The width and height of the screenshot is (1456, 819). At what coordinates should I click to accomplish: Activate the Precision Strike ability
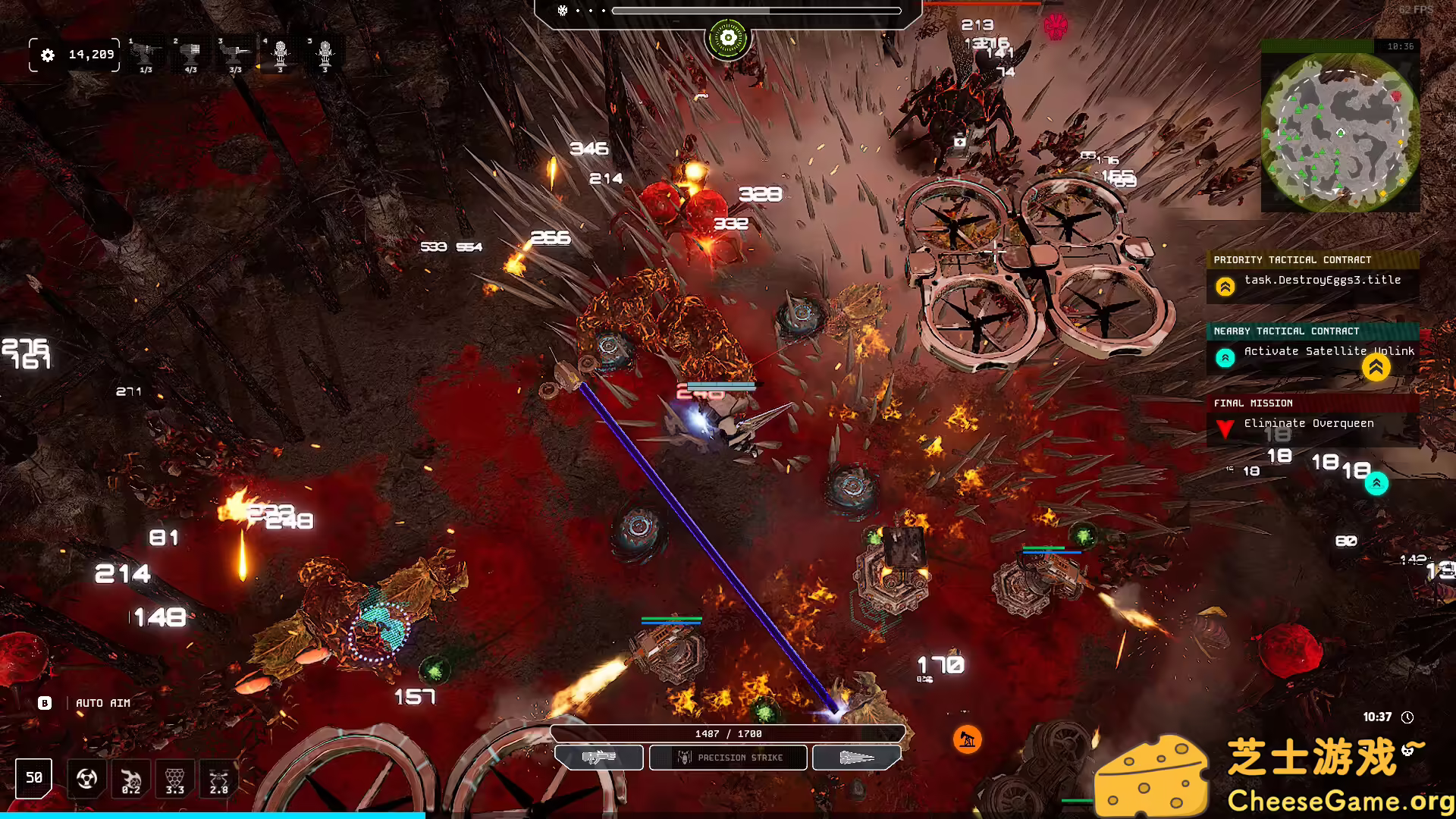tap(727, 758)
